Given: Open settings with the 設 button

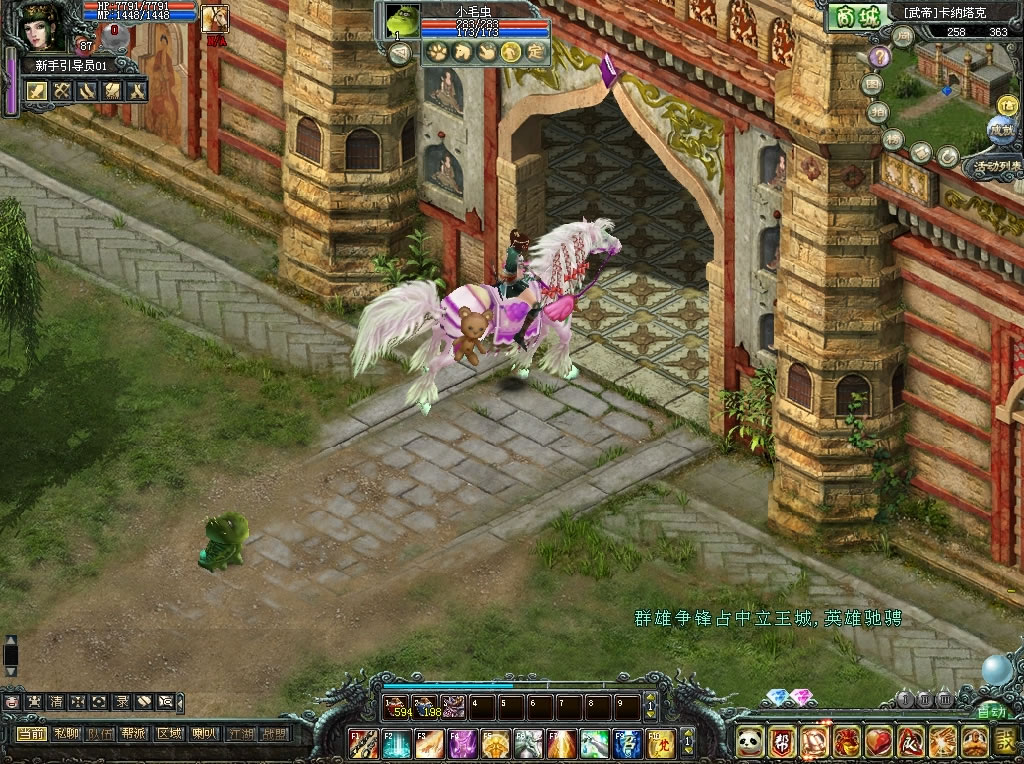Looking at the screenshot, I should pos(1007,741).
